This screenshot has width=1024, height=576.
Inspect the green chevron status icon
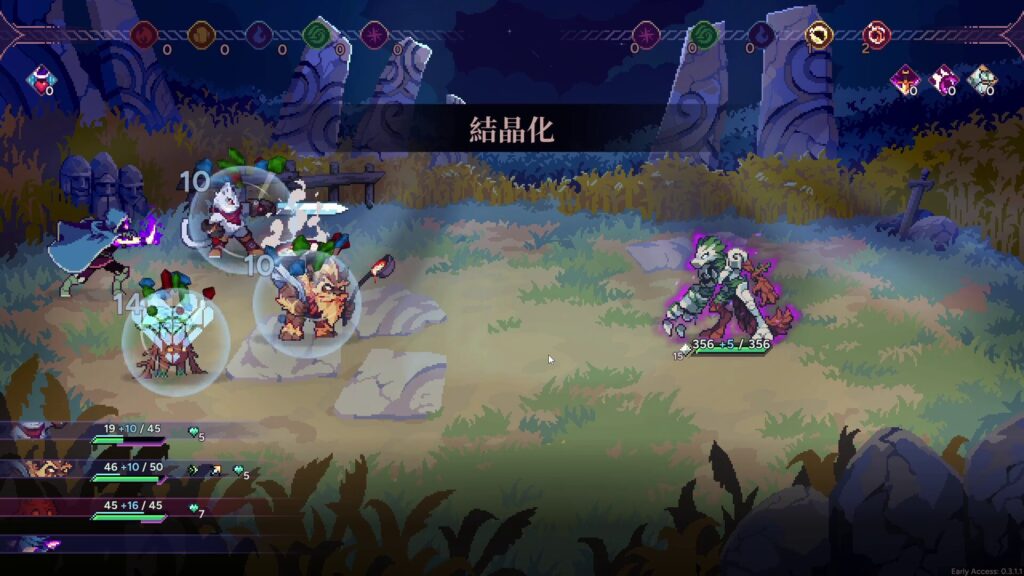pos(193,469)
